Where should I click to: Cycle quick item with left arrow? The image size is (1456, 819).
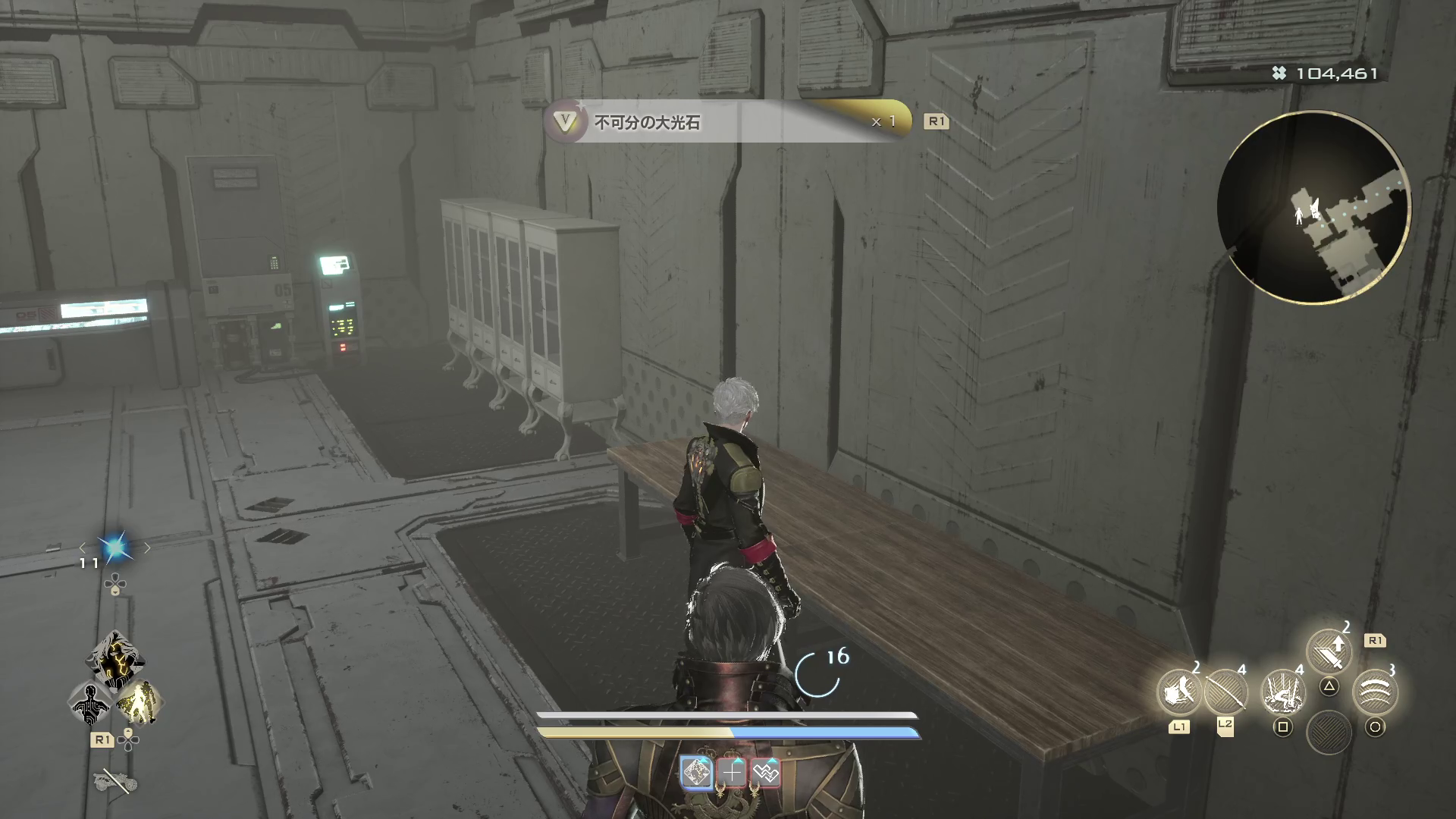coord(83,548)
